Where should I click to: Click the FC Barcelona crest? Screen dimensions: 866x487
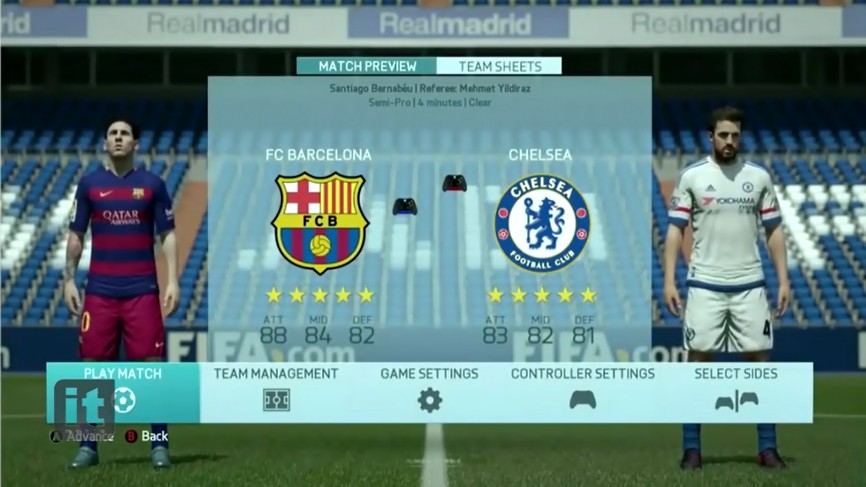(320, 222)
